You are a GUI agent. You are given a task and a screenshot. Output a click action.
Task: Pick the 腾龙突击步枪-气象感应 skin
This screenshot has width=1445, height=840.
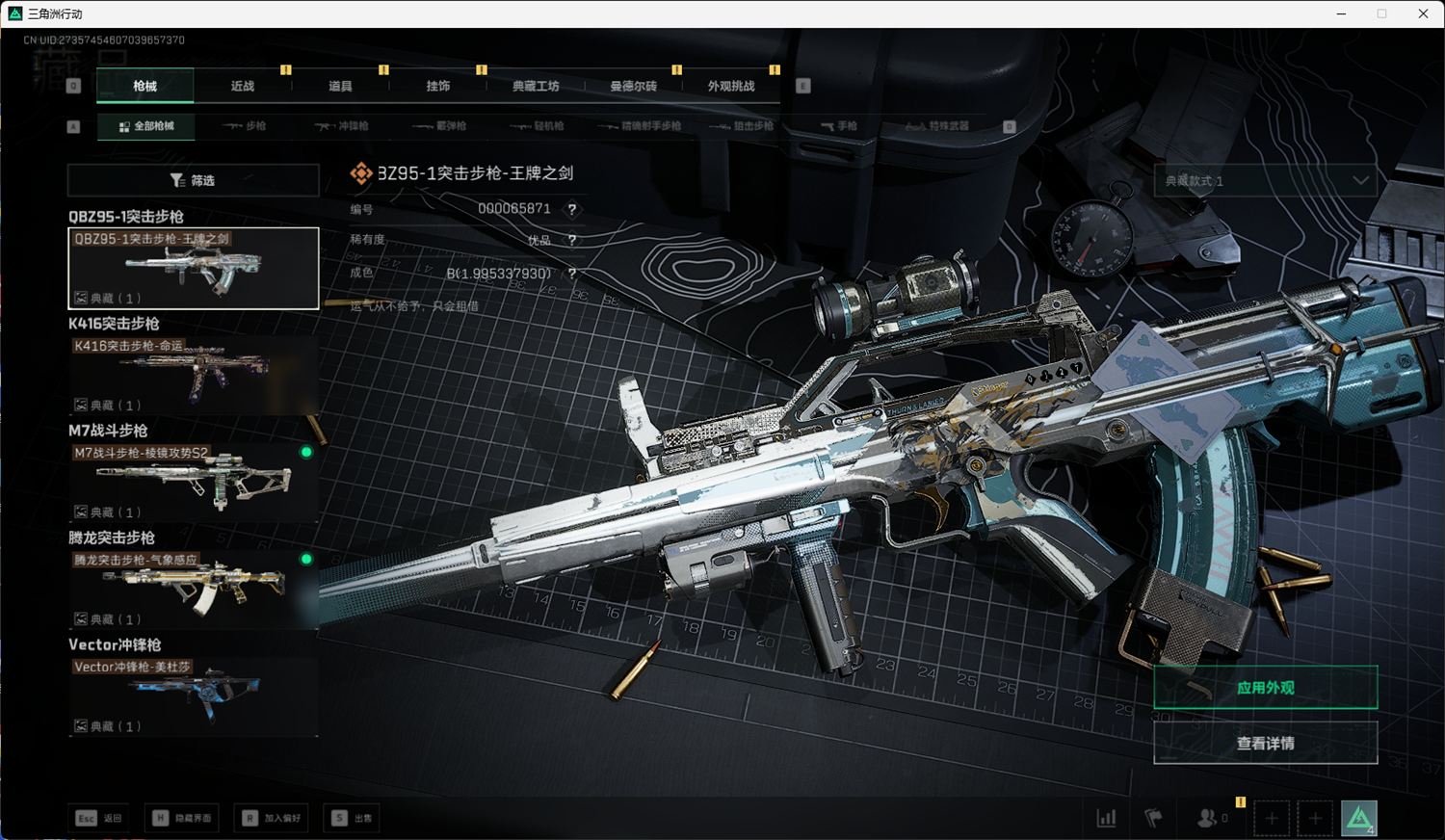(x=193, y=590)
